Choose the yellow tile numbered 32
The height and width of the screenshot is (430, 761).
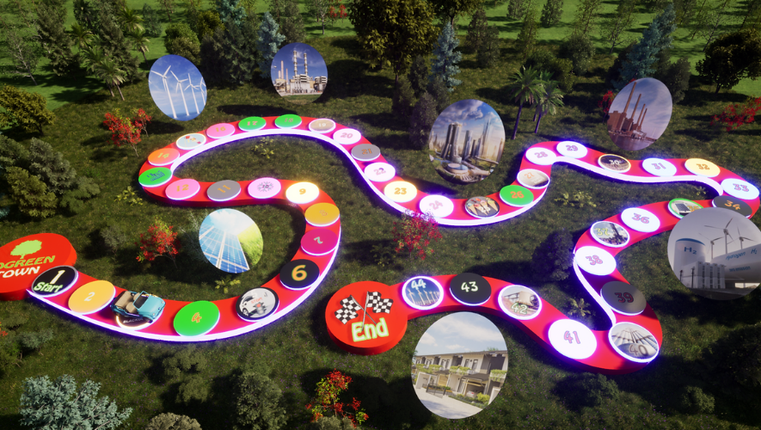[x=702, y=167]
